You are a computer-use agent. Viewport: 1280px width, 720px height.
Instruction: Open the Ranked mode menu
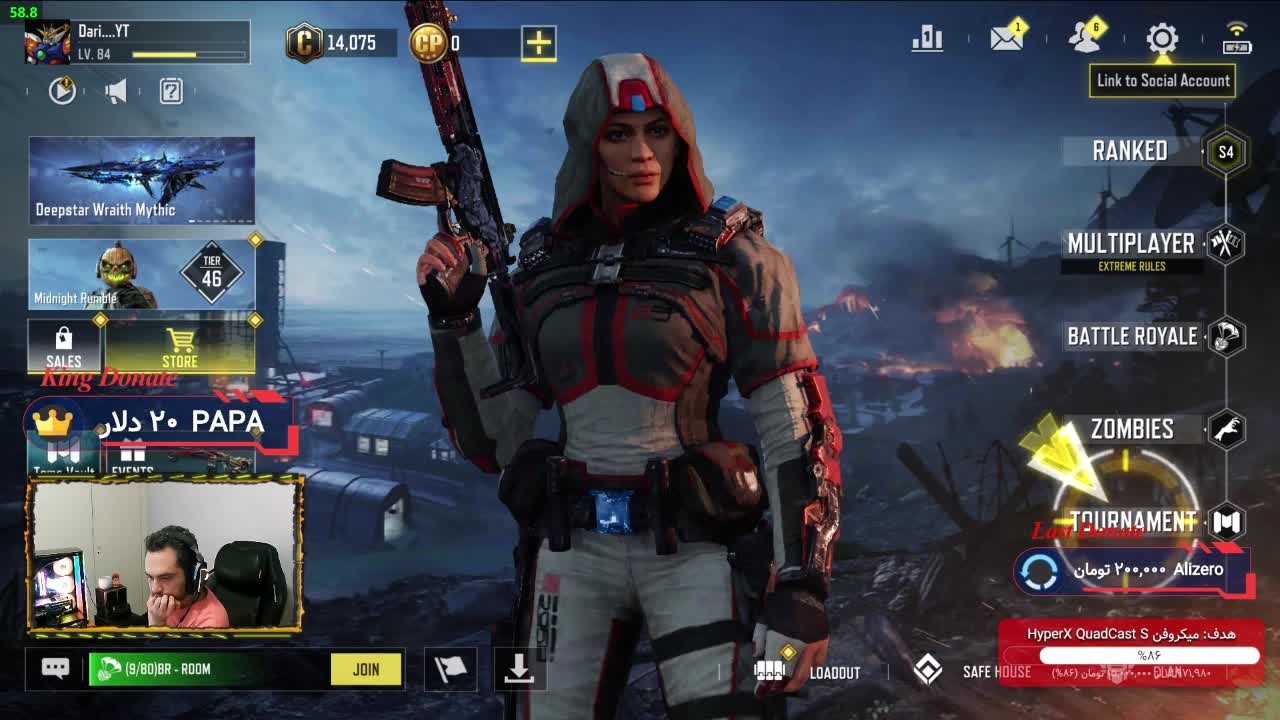click(1130, 151)
